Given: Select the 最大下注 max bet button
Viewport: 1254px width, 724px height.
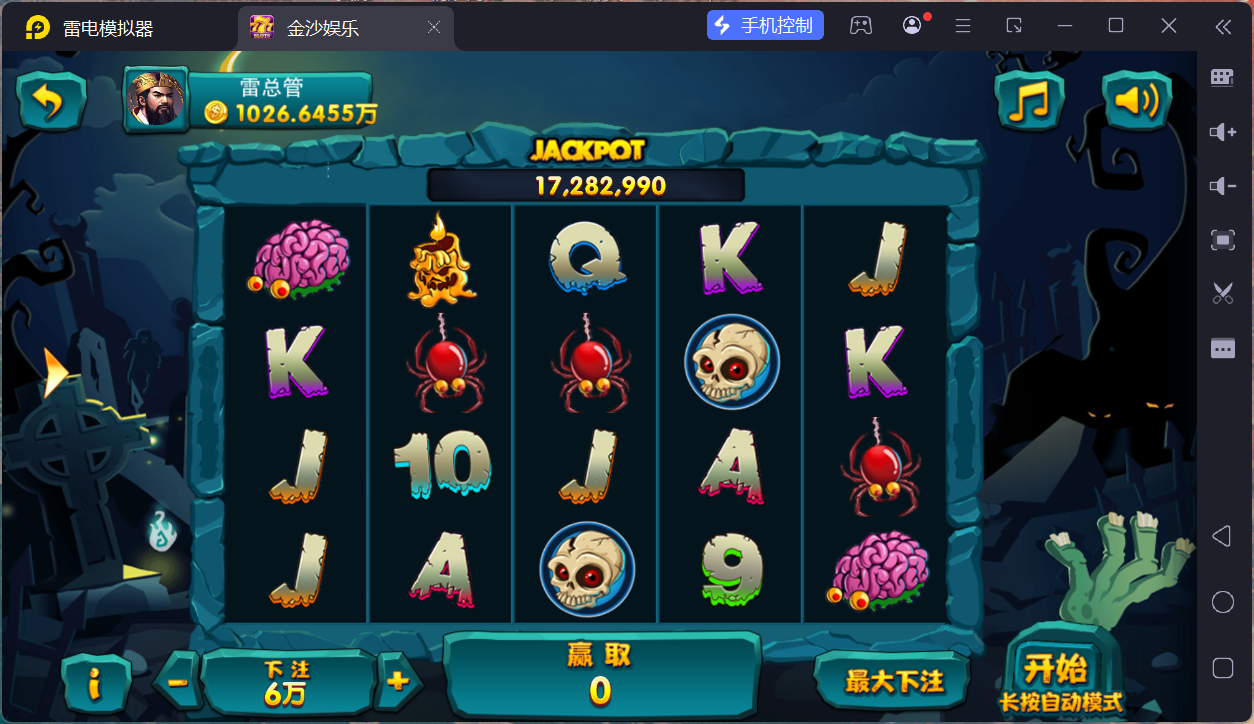Looking at the screenshot, I should (893, 681).
